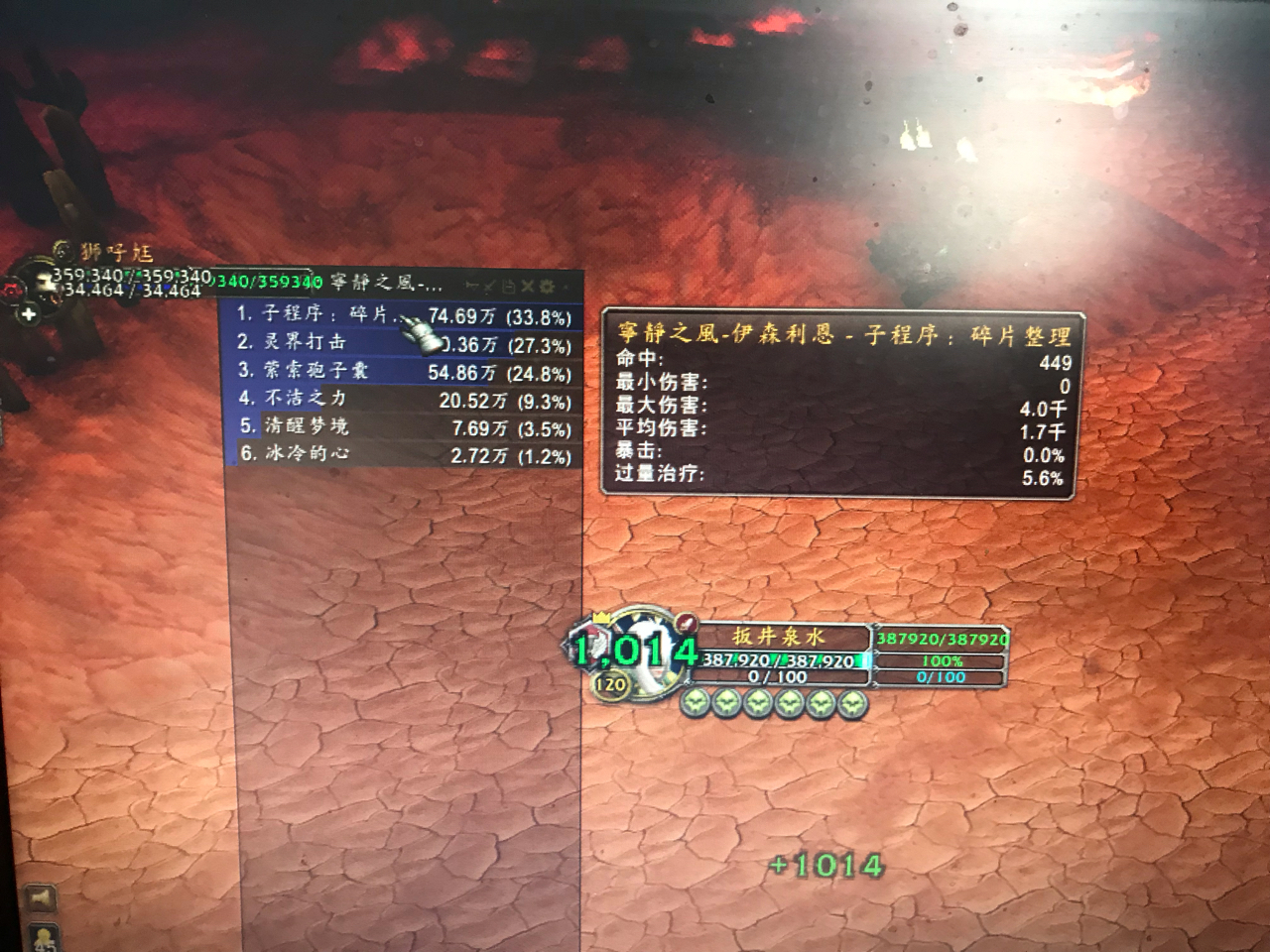Click the segments page icon on the damage meter
Screen dimensions: 1270x952
(x=509, y=286)
